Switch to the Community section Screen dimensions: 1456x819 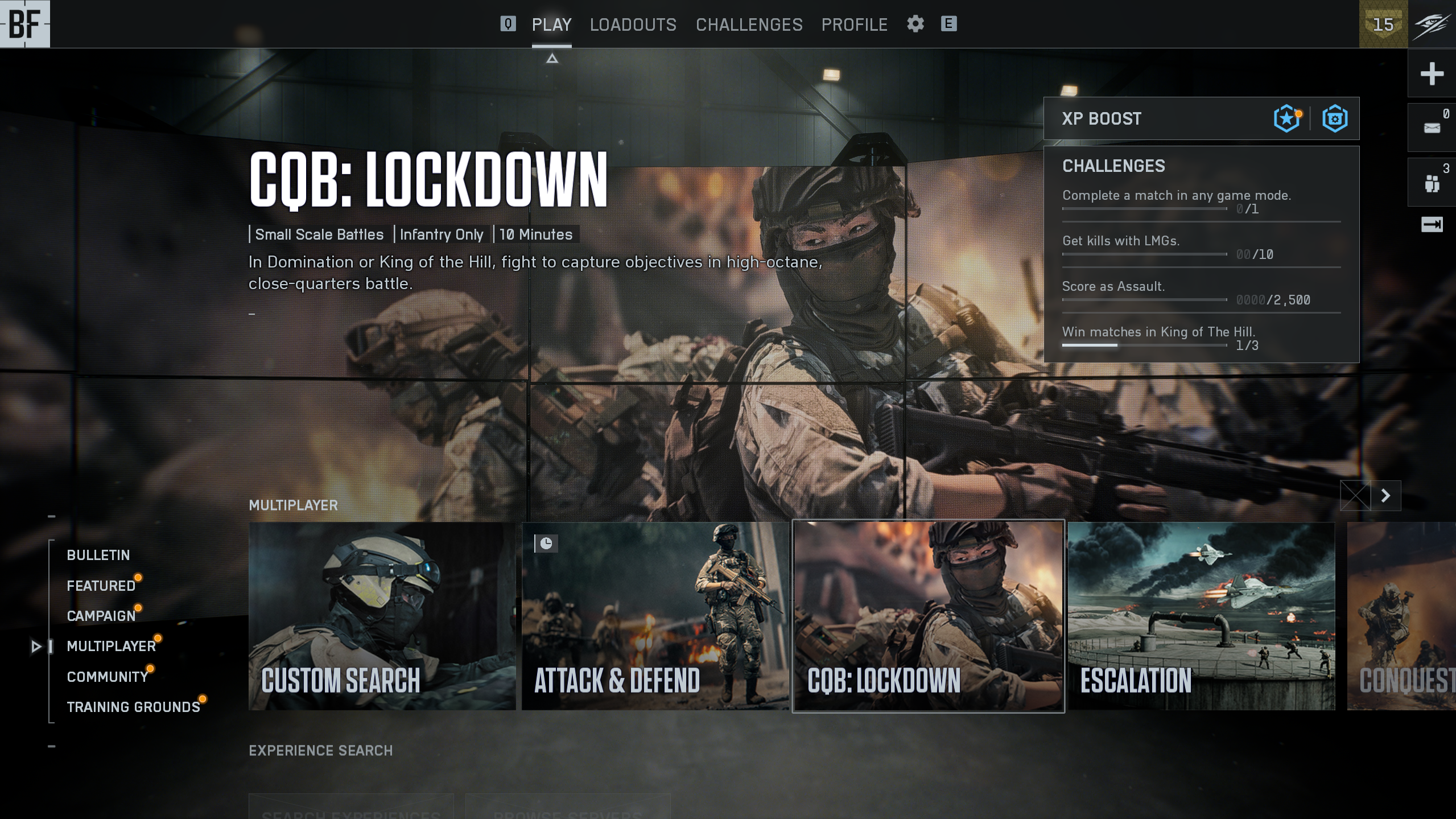tap(107, 677)
